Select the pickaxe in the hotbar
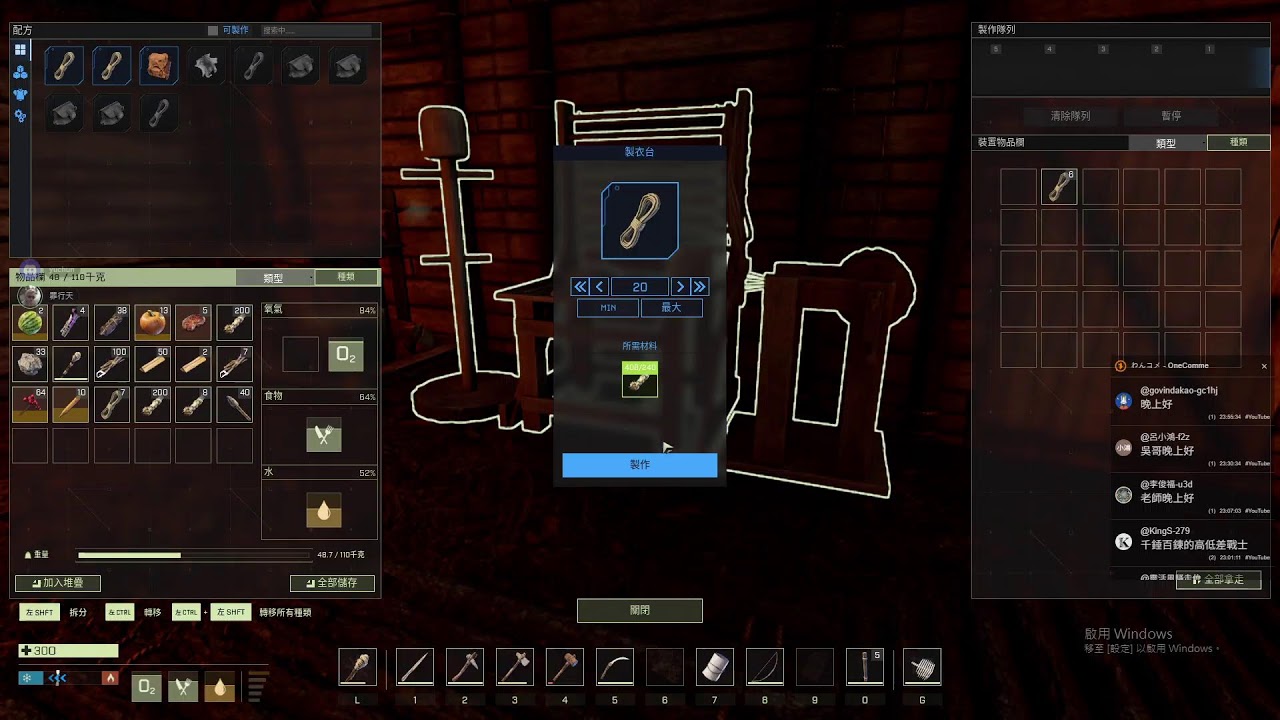 tap(464, 667)
